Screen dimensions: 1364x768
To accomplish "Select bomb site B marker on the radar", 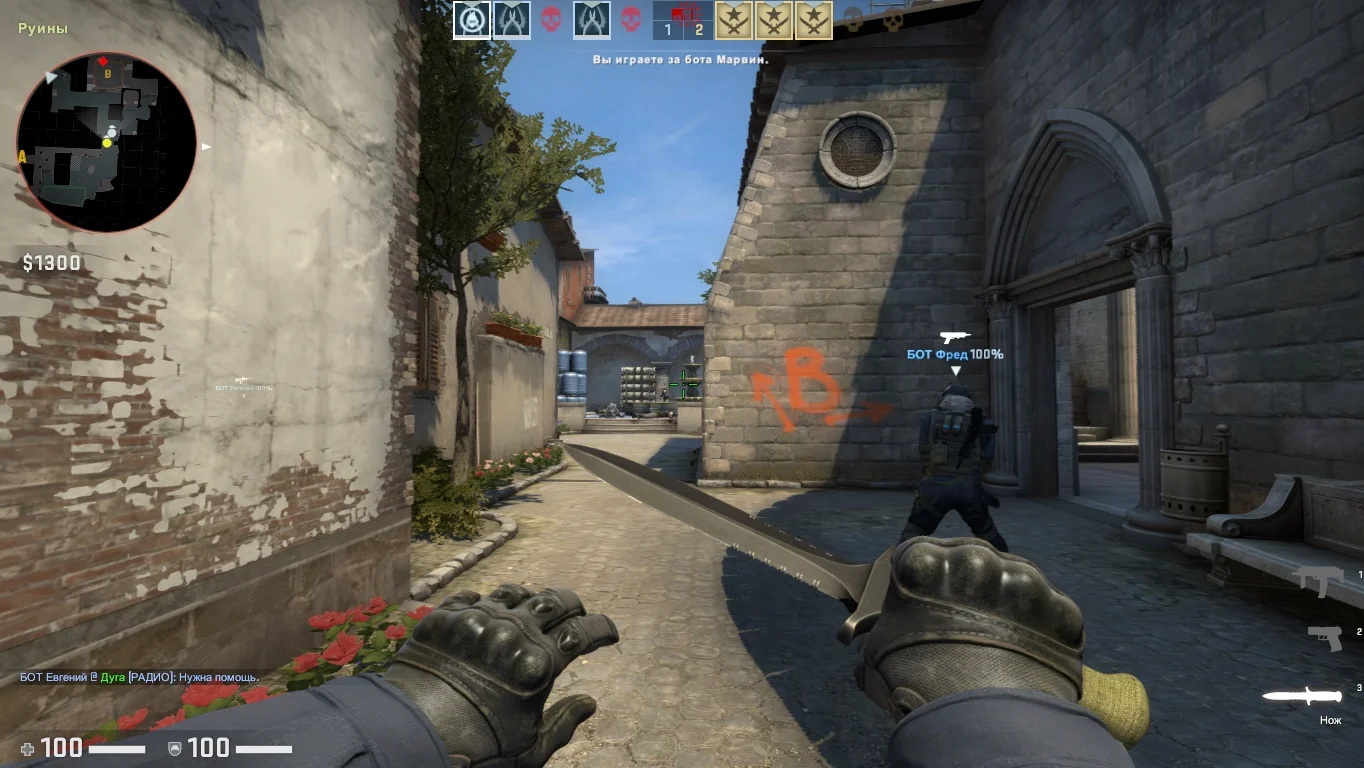I will click(x=102, y=72).
